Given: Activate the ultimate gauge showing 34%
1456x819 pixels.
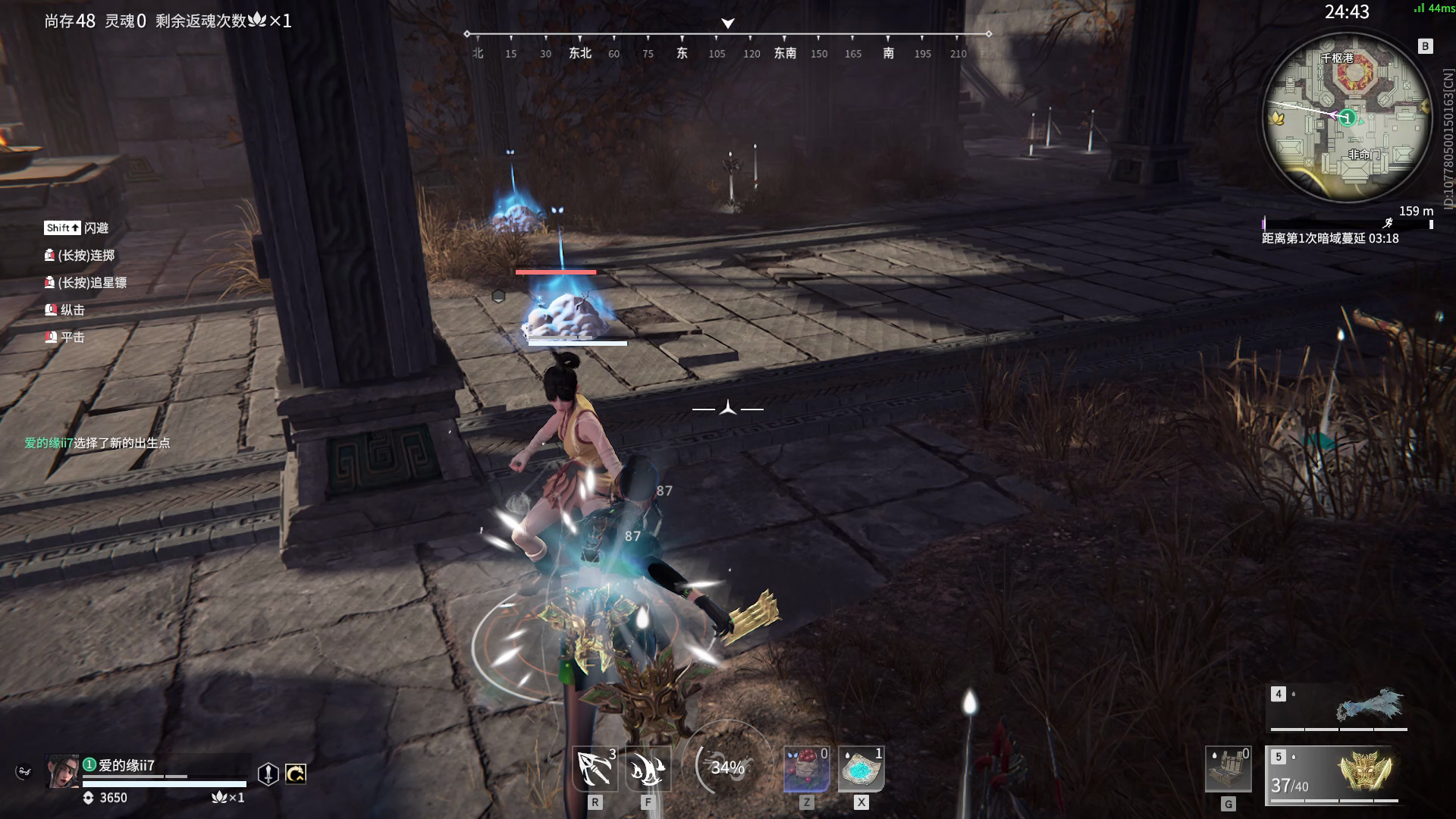Looking at the screenshot, I should (x=727, y=767).
